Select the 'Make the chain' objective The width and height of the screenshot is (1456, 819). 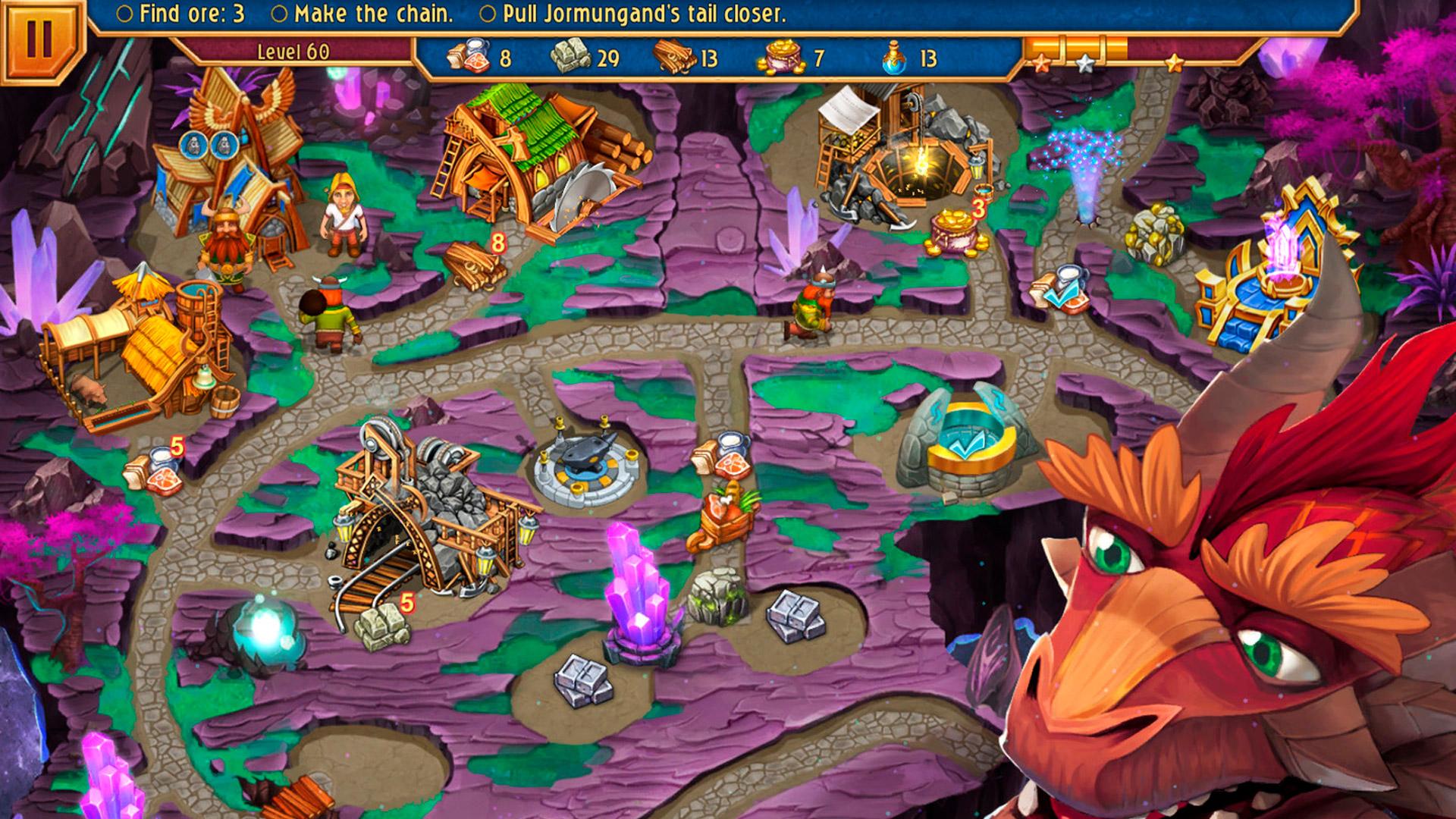(x=363, y=14)
